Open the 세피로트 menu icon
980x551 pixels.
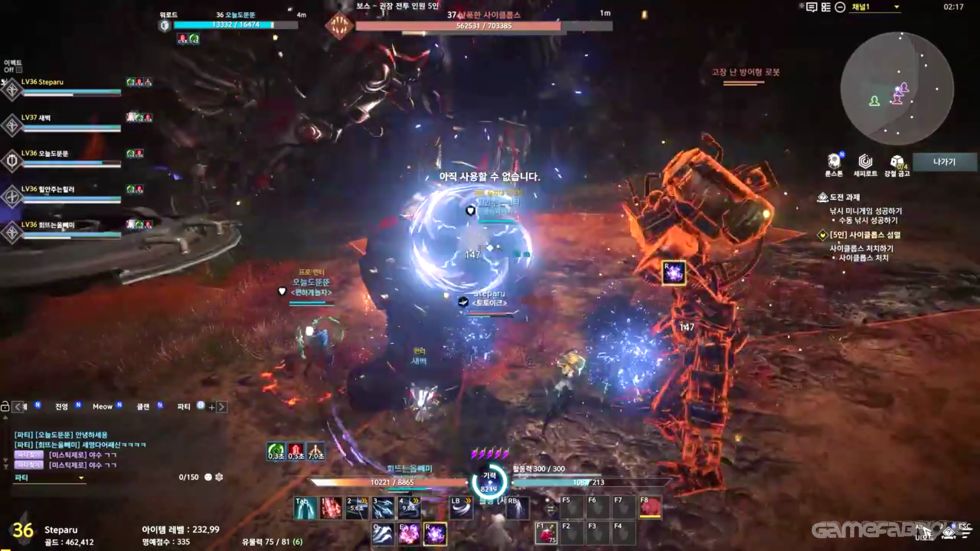pyautogui.click(x=865, y=163)
